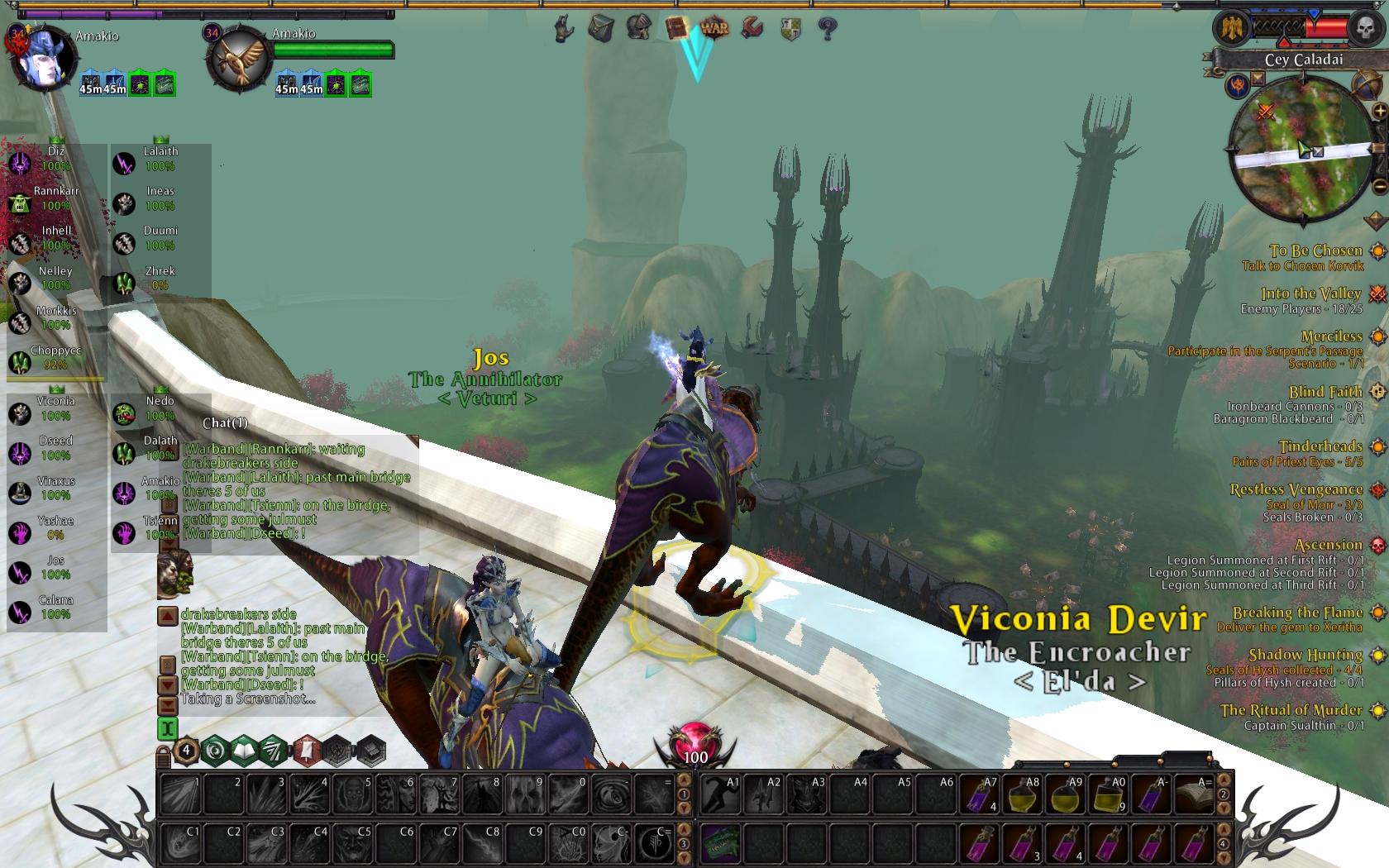Select the To Be Chosen quest entry

1315,250
